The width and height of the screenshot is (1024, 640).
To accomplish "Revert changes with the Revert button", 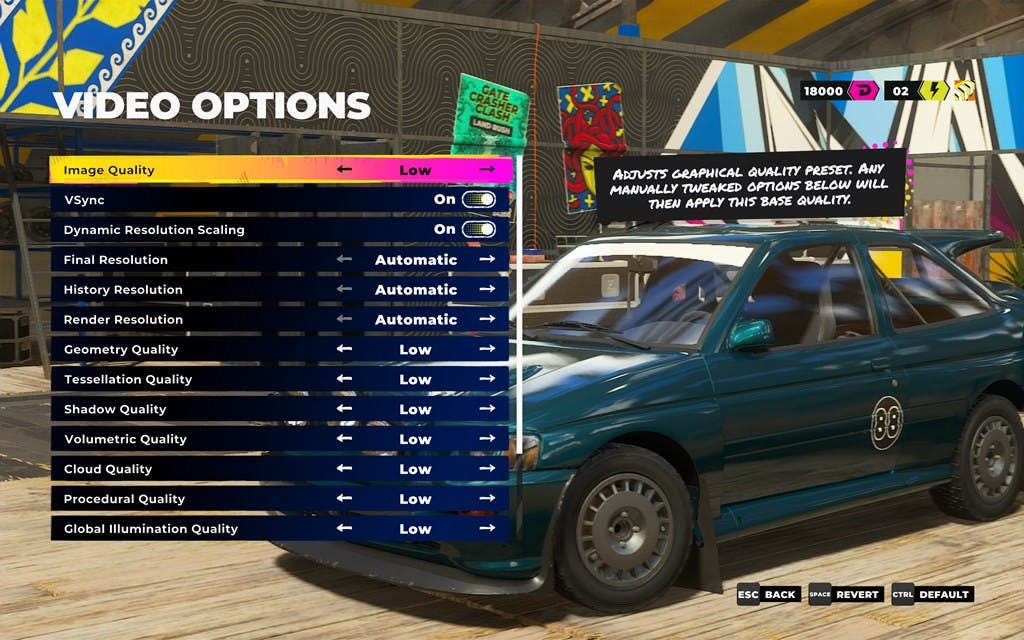I will 847,594.
